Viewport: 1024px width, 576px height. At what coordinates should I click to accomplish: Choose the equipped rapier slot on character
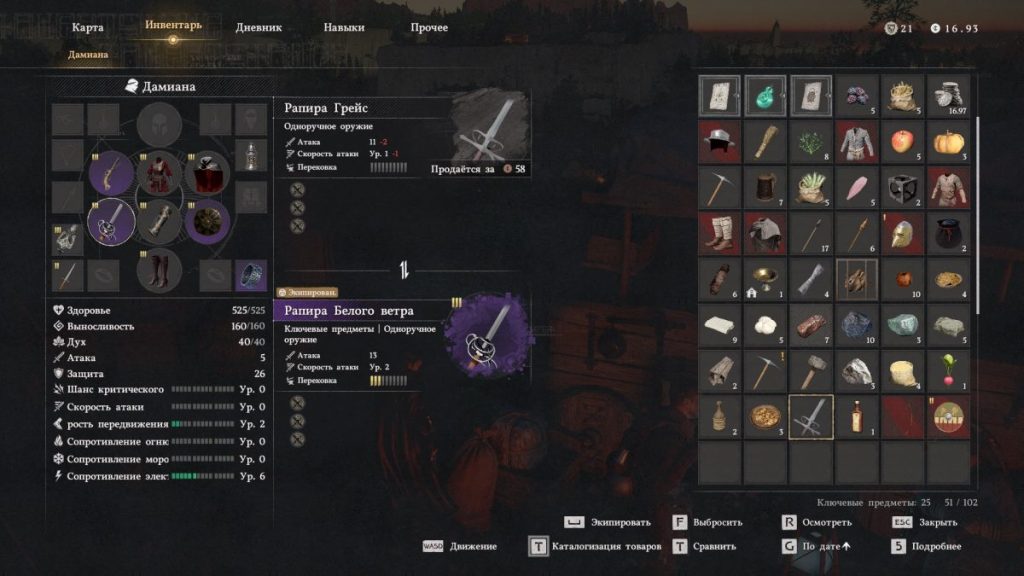point(111,220)
